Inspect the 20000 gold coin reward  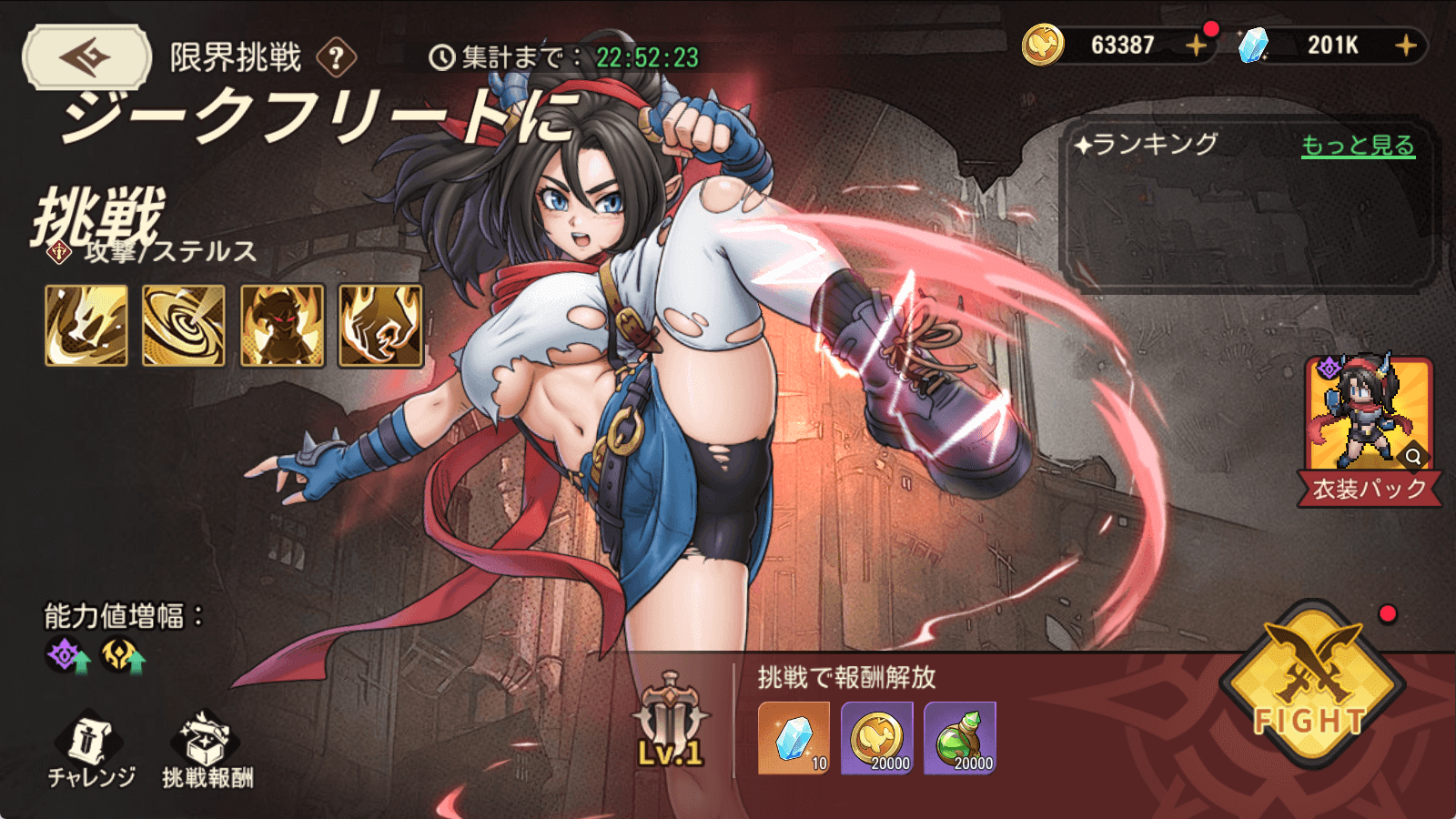(x=876, y=738)
